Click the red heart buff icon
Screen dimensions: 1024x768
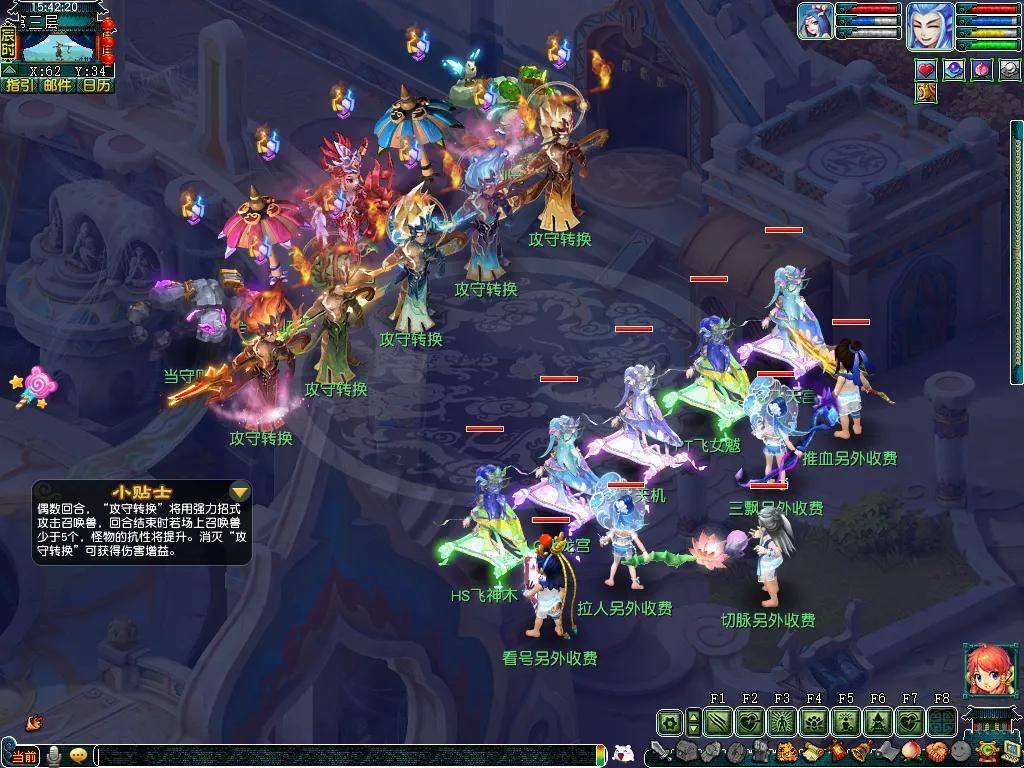pos(926,70)
